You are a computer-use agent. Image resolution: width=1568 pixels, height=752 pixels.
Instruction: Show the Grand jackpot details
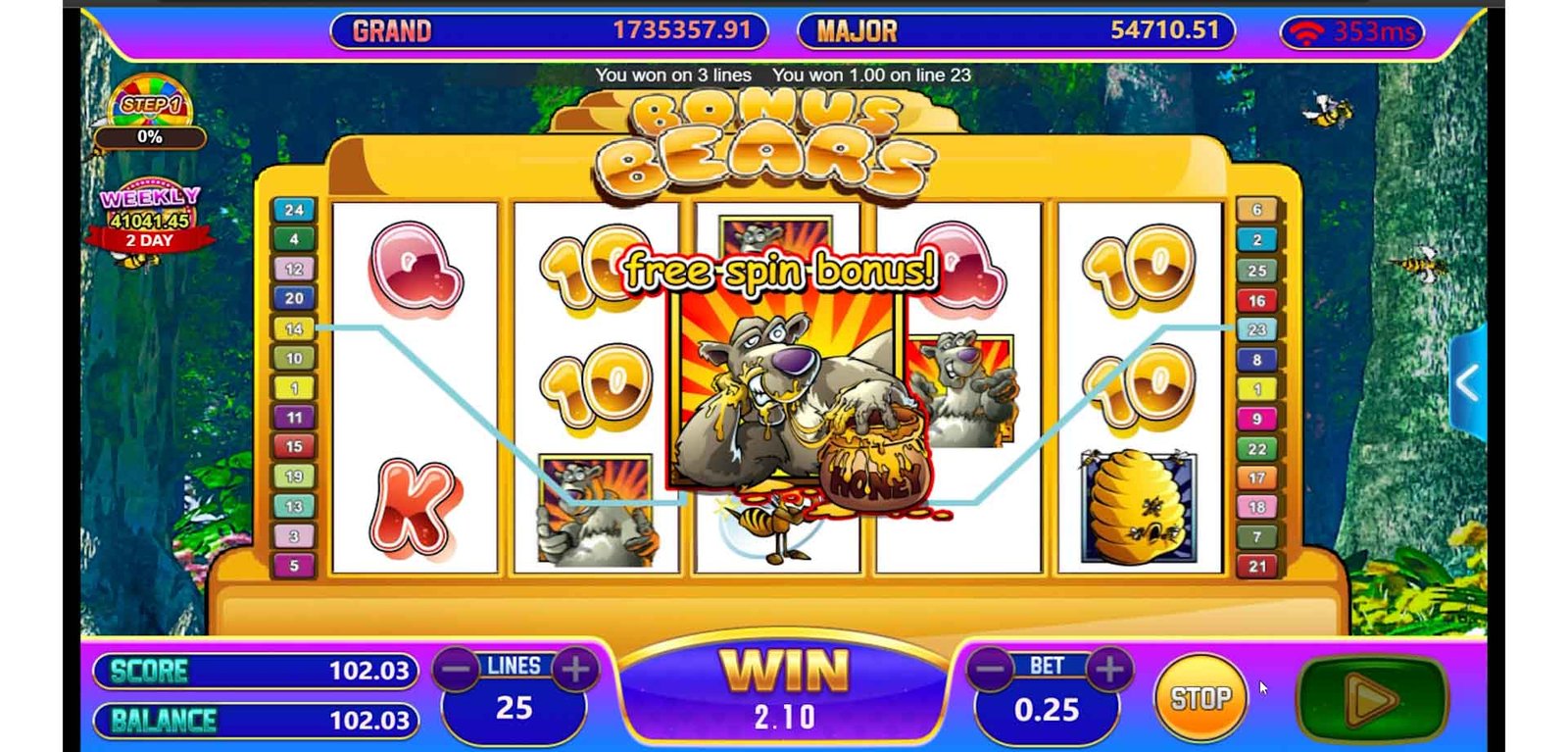[549, 31]
